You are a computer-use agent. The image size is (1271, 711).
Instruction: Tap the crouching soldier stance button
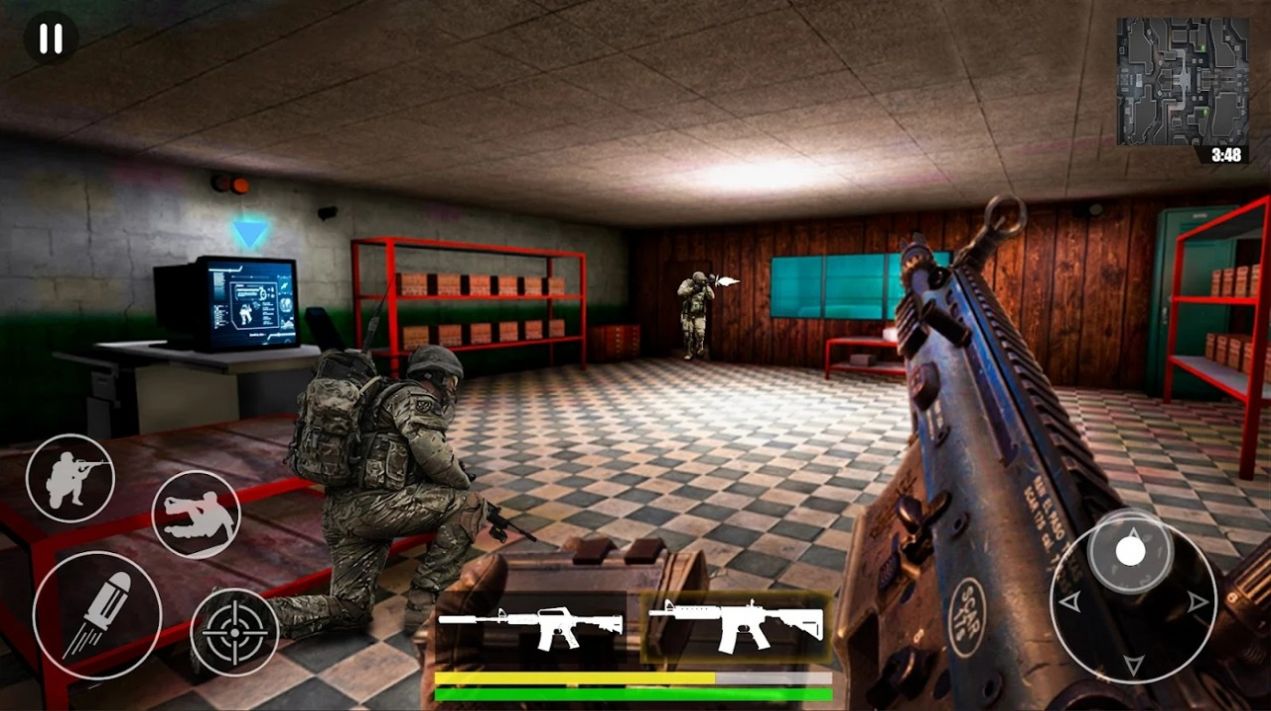coord(70,478)
